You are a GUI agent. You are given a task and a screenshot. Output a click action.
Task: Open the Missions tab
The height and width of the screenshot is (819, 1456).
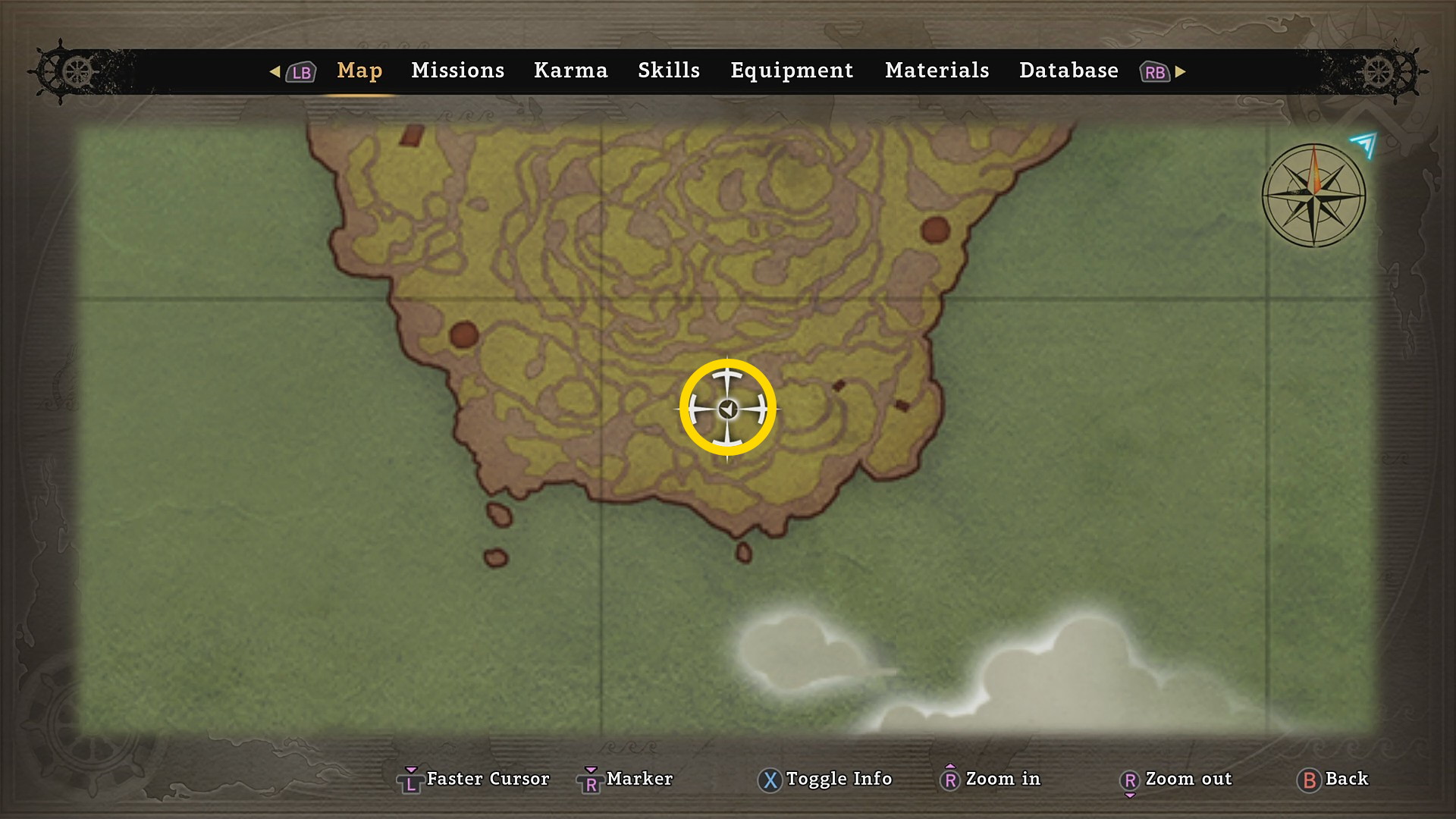(457, 71)
